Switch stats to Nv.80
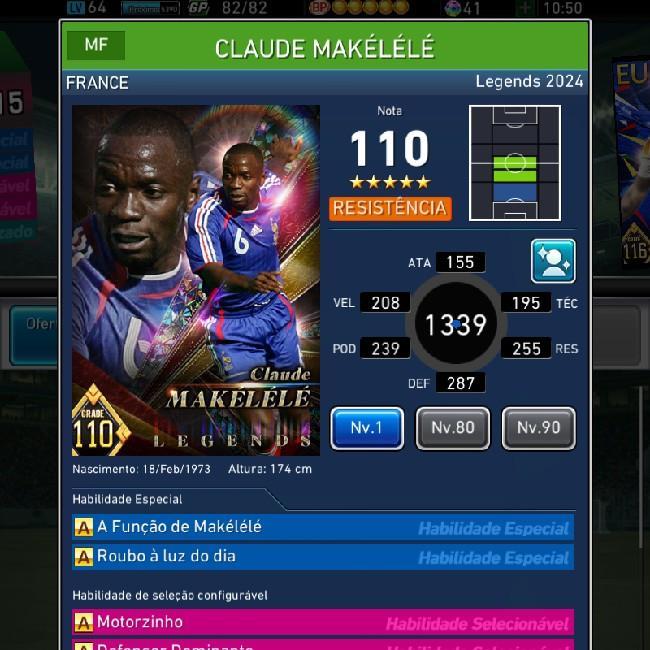Screen dimensions: 650x650 click(452, 428)
